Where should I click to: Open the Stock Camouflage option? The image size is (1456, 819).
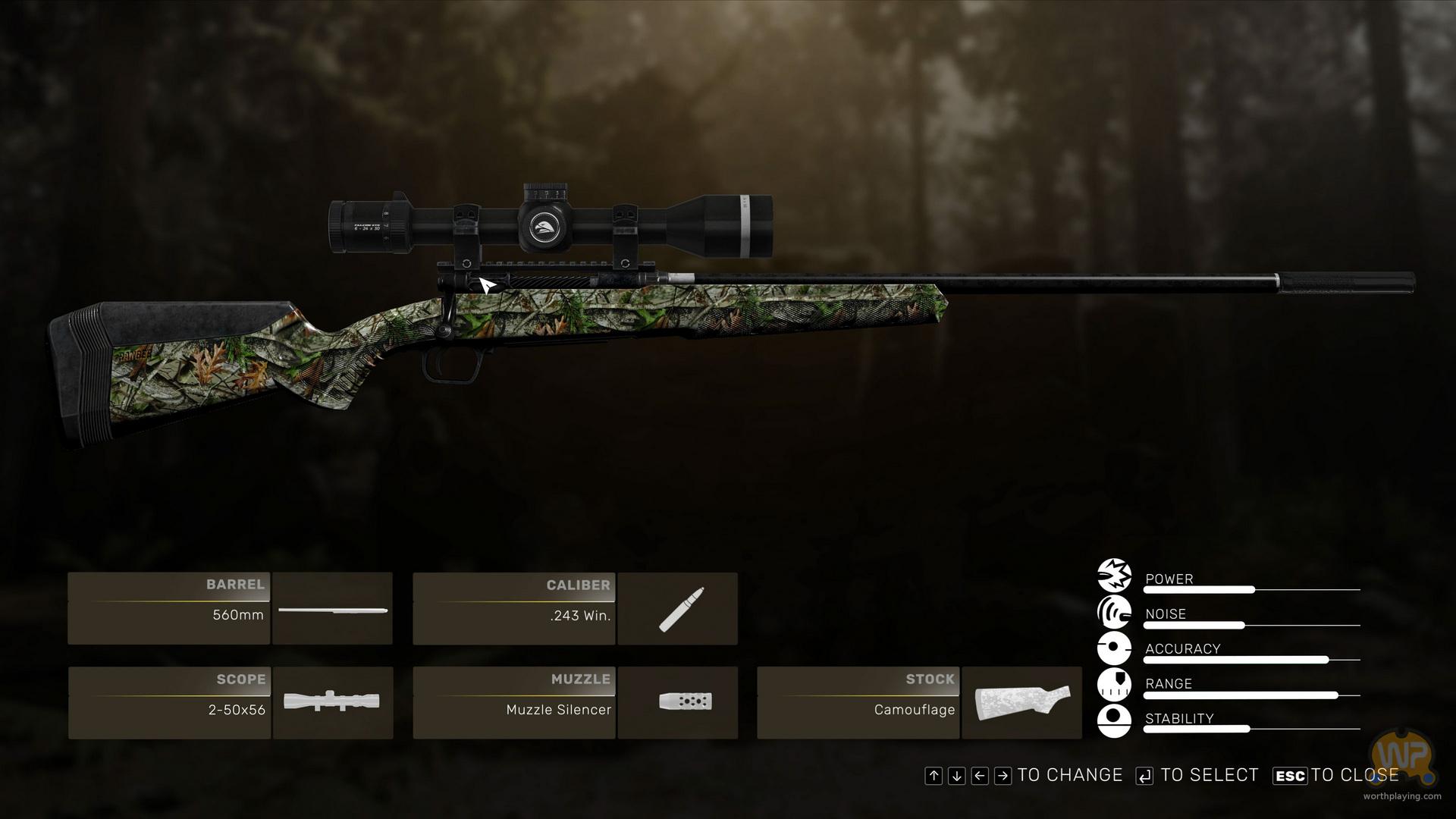click(x=858, y=703)
